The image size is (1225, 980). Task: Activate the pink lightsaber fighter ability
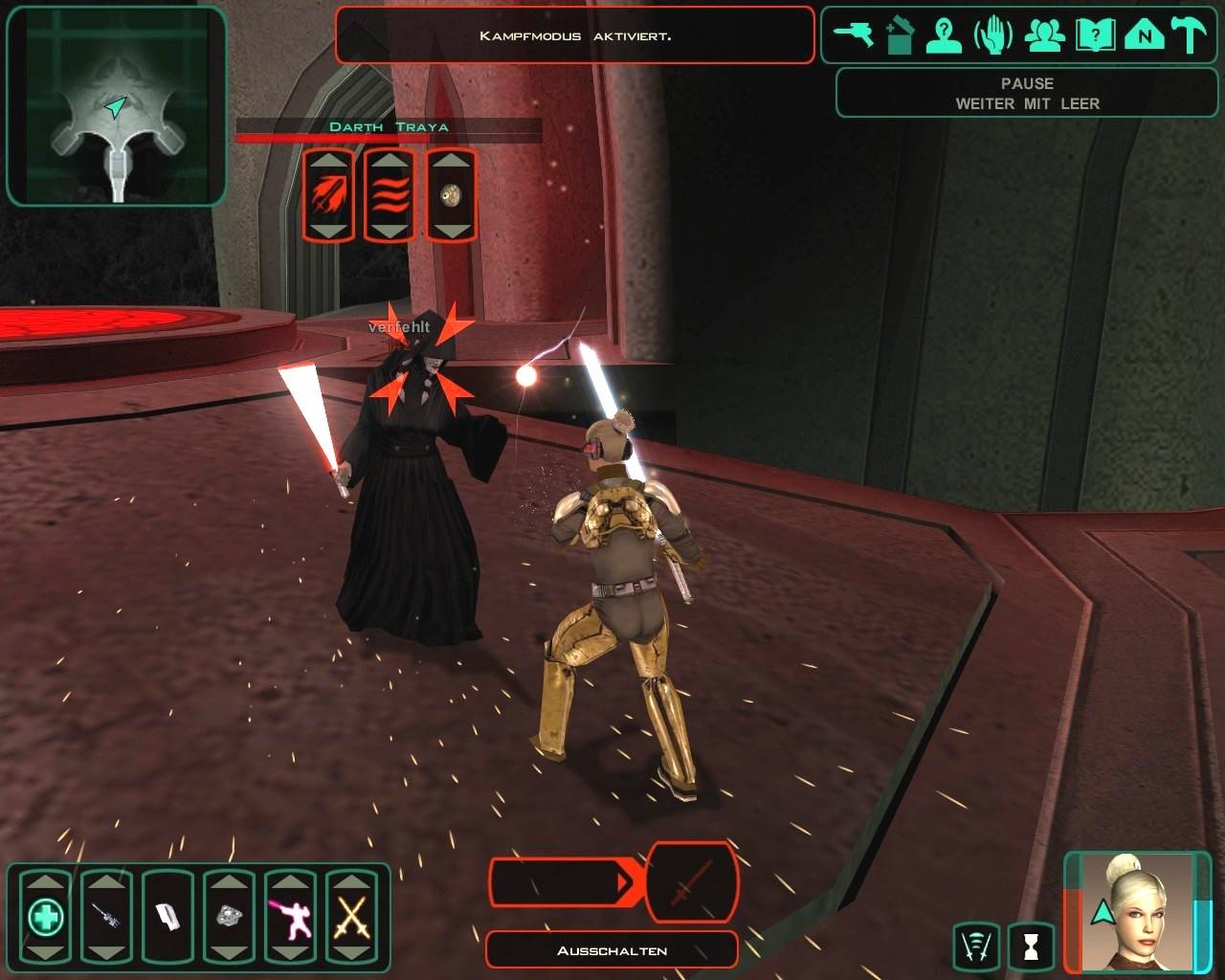[290, 918]
